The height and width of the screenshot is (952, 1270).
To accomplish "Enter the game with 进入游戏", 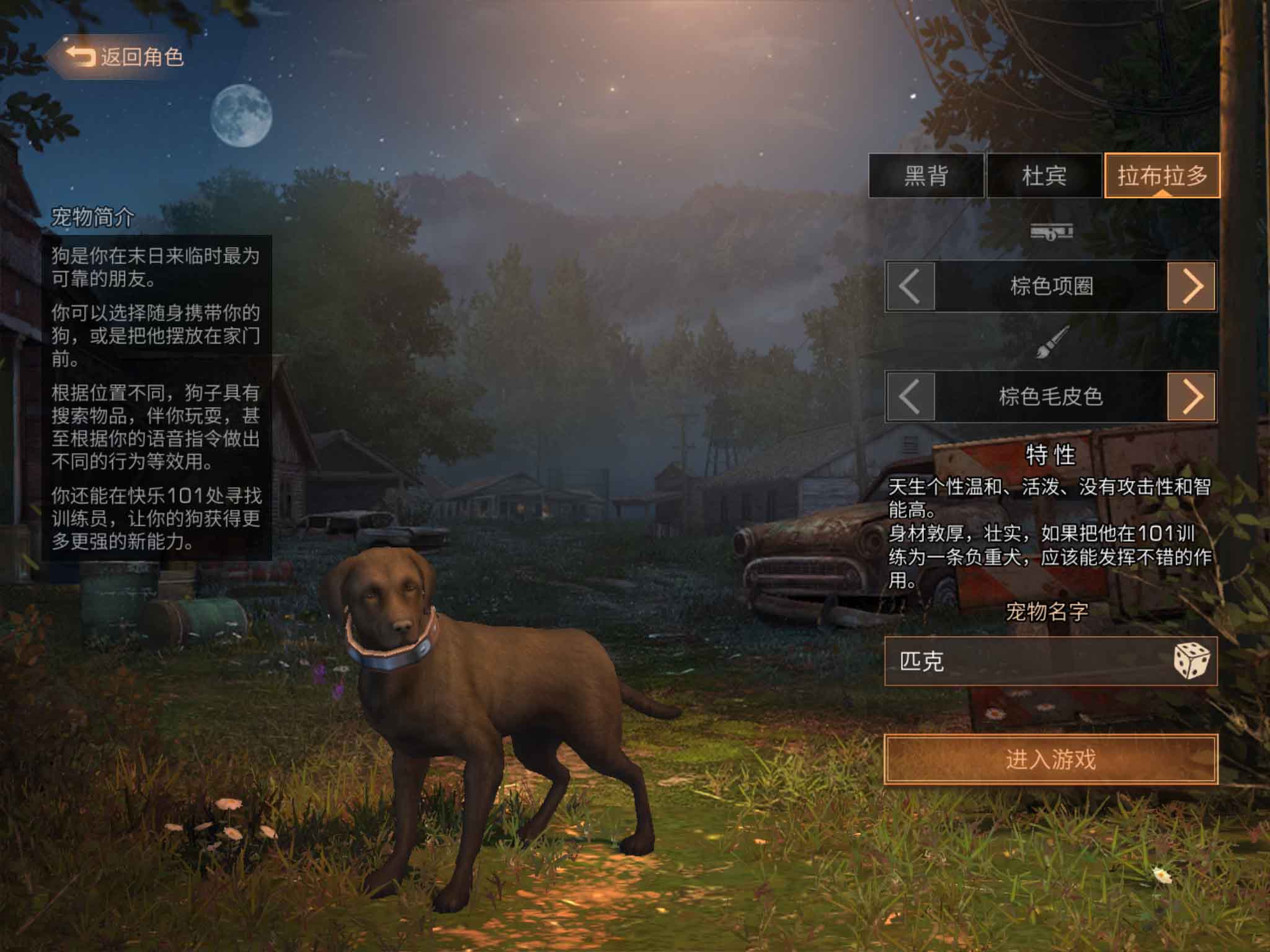I will (1050, 759).
